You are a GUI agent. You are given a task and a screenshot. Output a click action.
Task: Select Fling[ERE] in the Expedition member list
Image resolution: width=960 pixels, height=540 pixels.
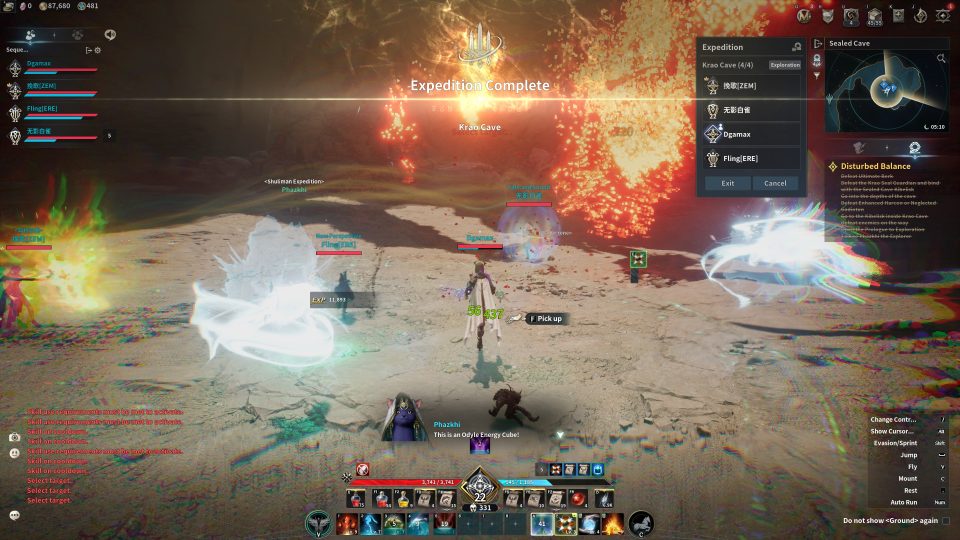750,158
